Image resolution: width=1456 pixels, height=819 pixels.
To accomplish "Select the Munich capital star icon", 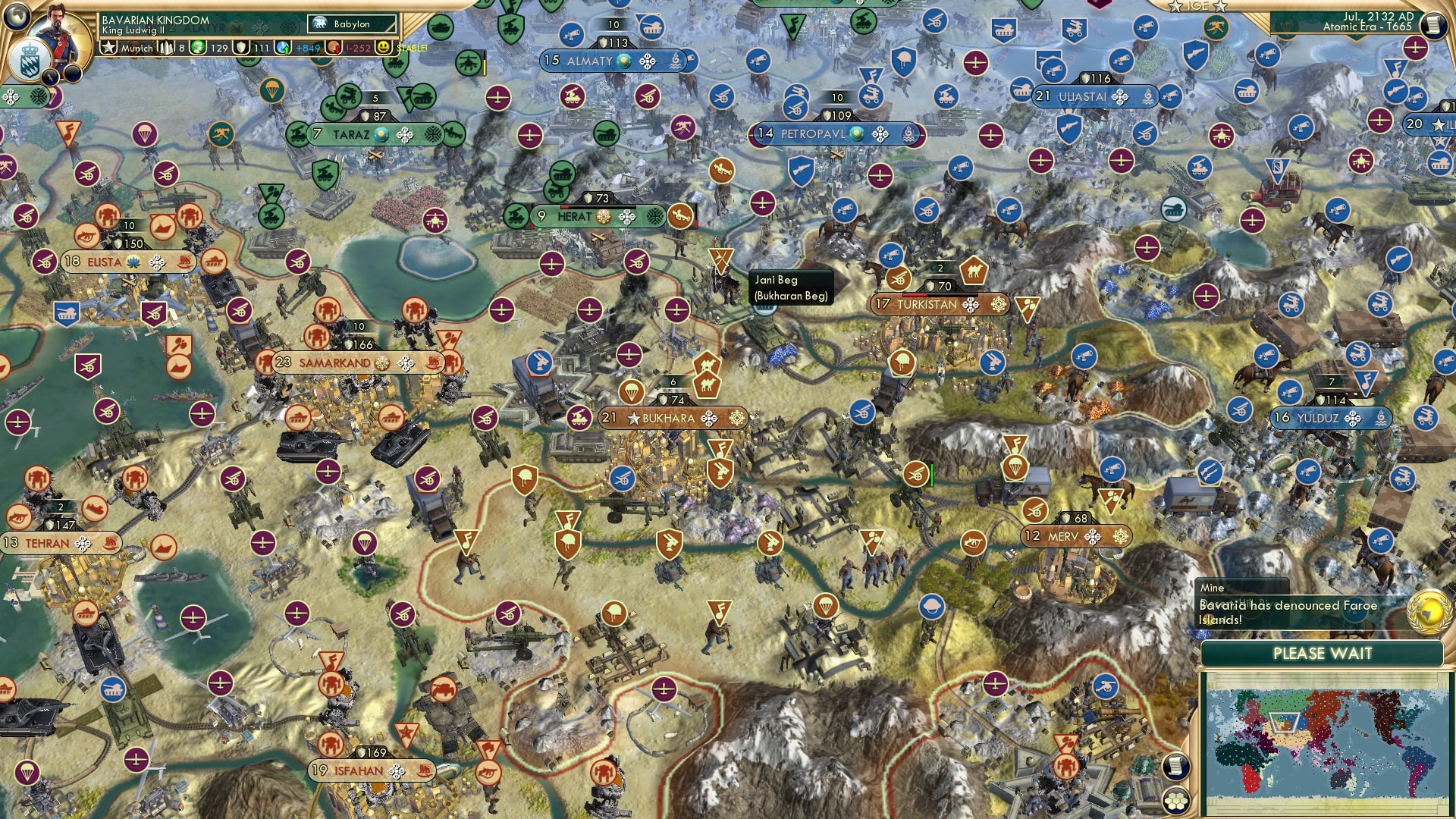I will click(108, 48).
